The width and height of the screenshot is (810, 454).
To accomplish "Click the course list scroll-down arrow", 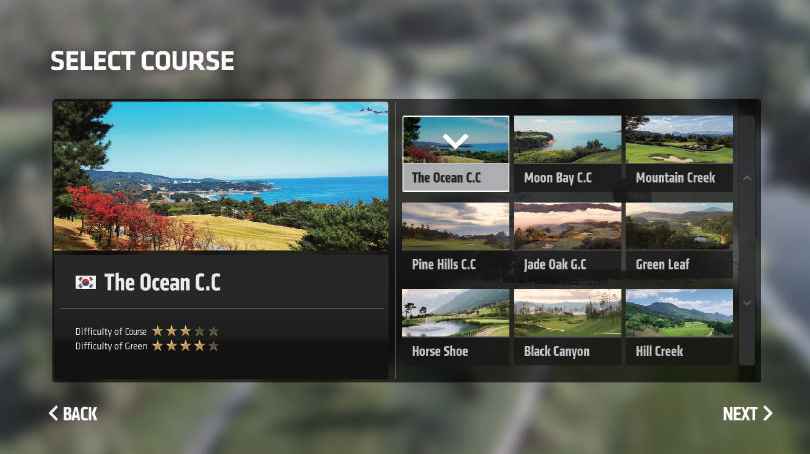I will [x=747, y=302].
